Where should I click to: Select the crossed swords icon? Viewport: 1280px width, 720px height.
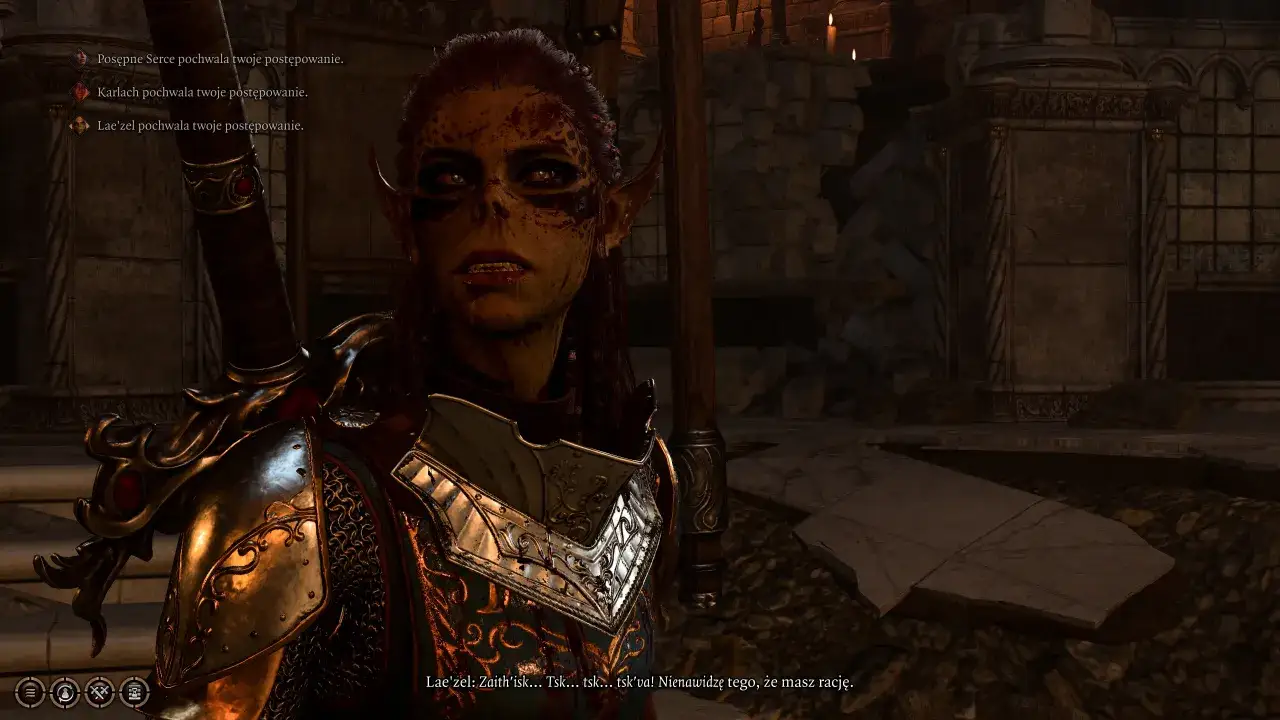[100, 691]
